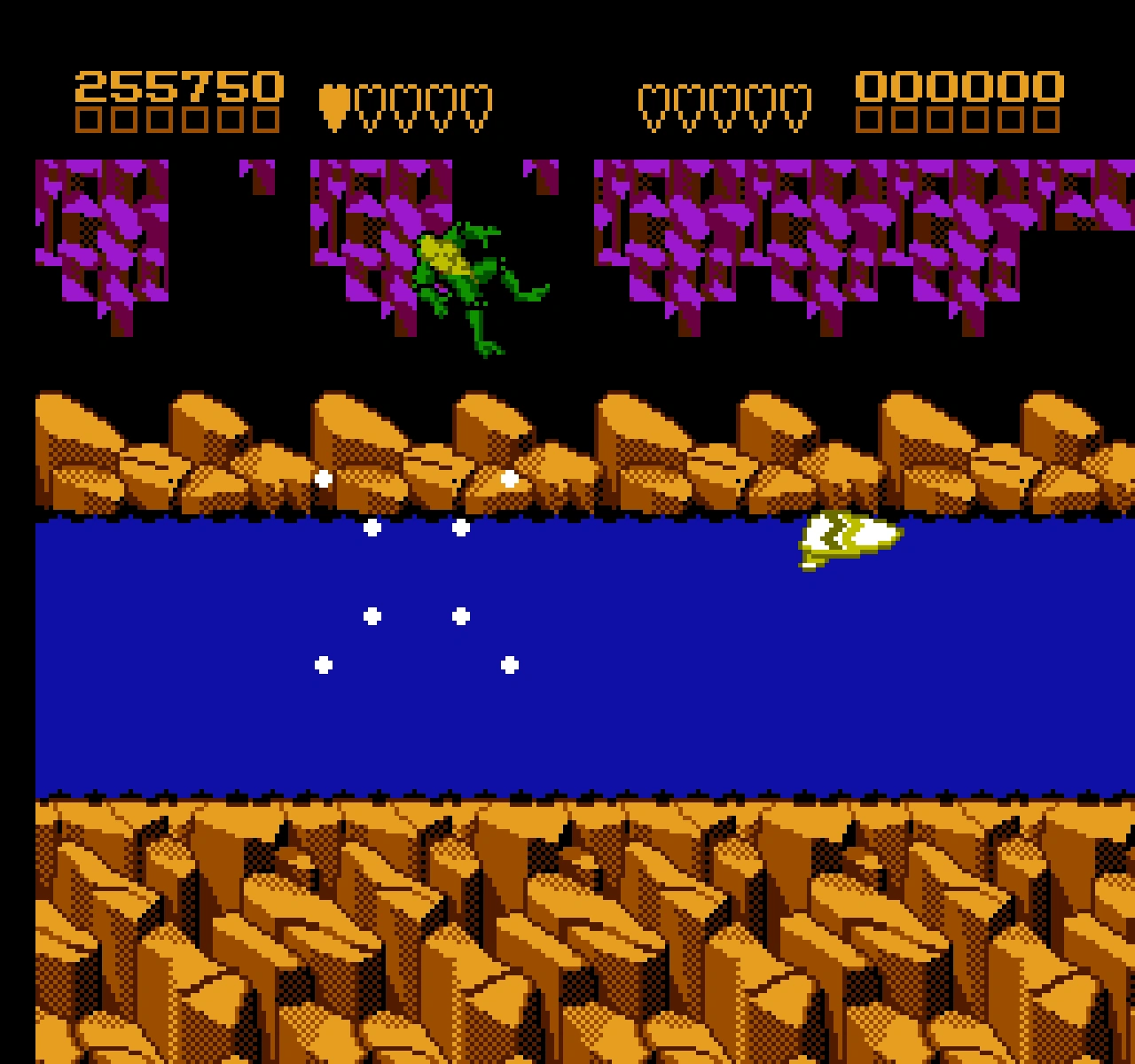This screenshot has width=1135, height=1064.
Task: Click the orange rocky ground at the bottom
Action: 567,931
